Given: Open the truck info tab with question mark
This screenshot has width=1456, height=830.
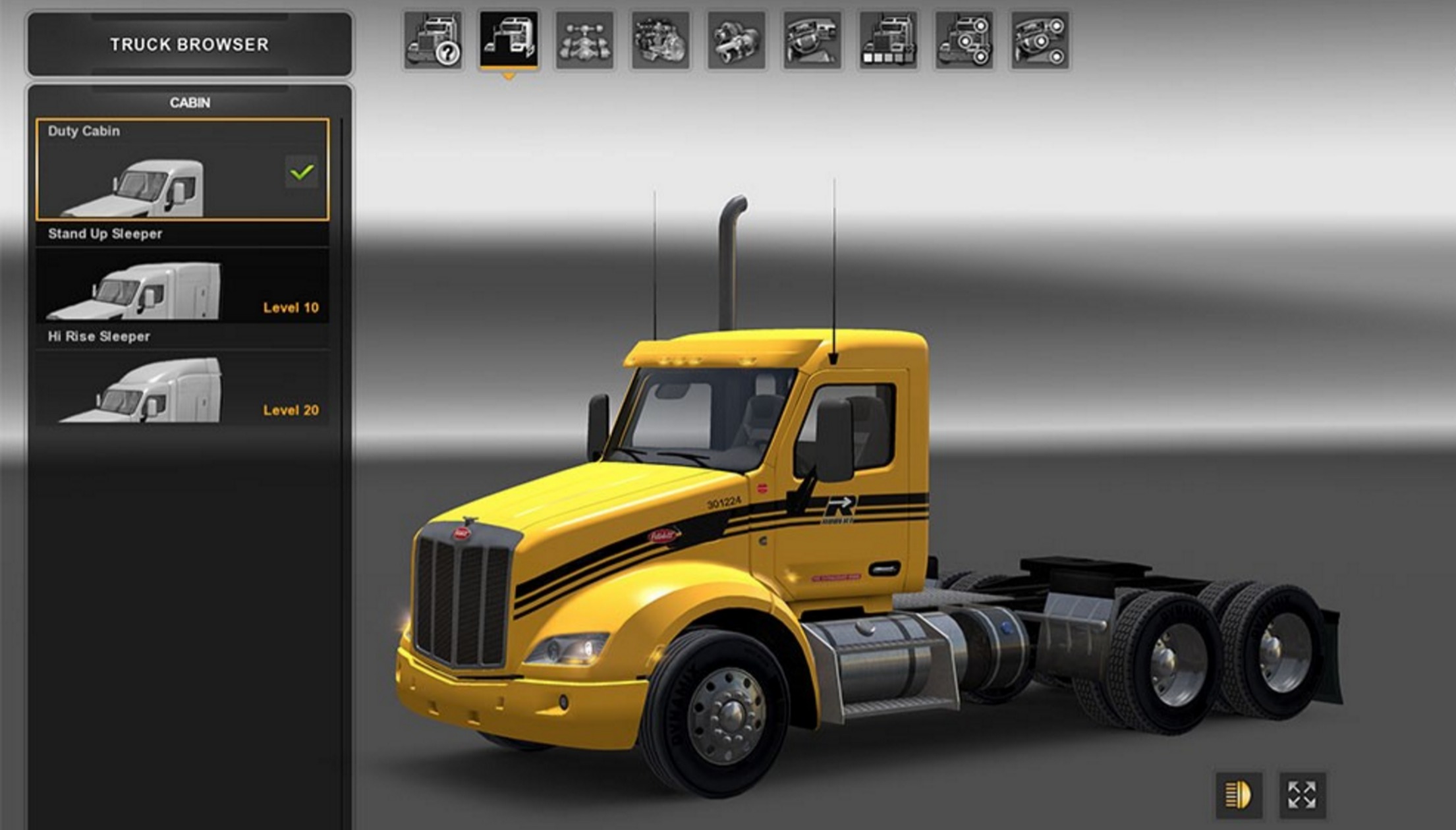Looking at the screenshot, I should point(433,41).
